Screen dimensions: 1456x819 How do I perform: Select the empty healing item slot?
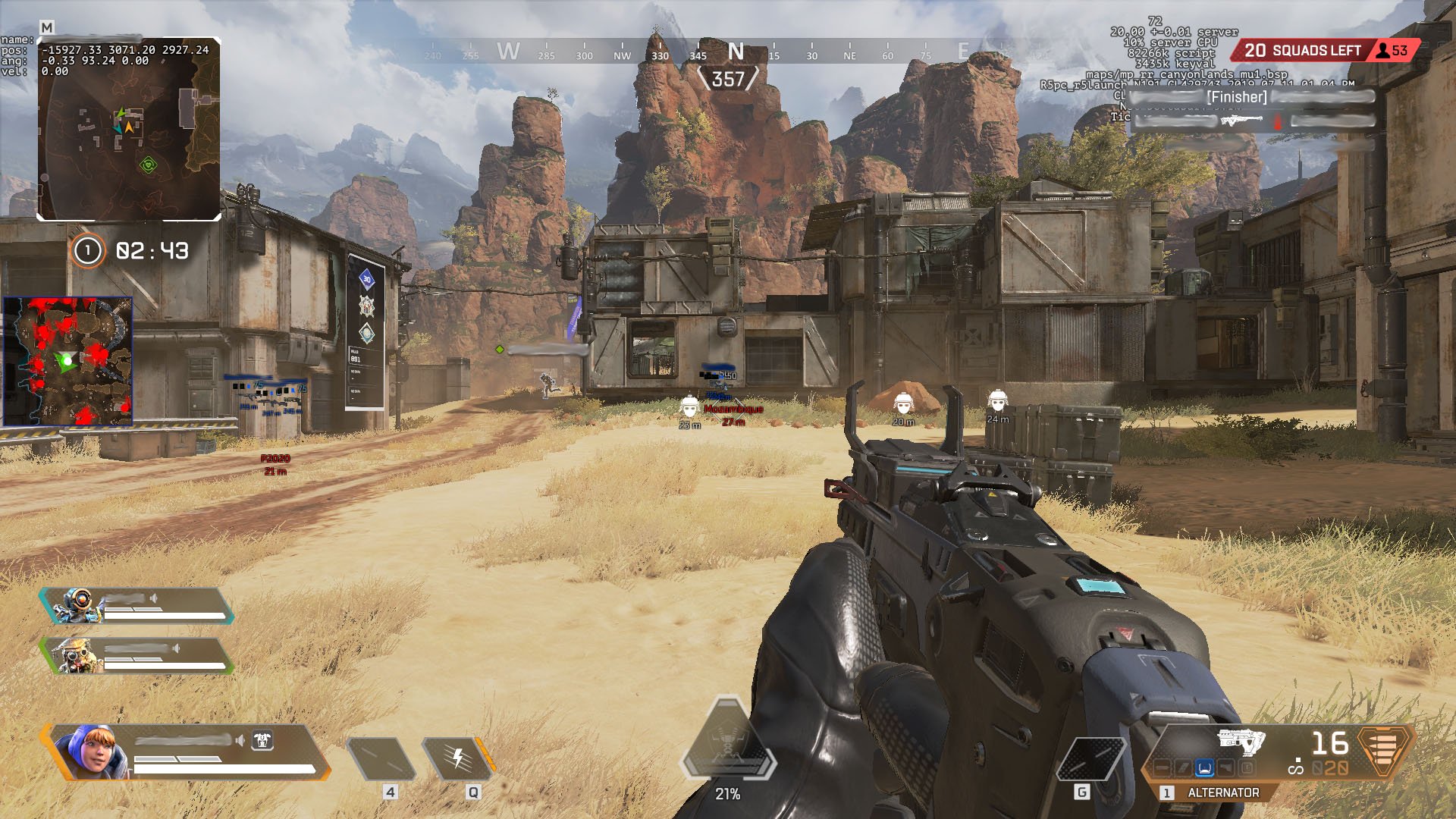click(381, 759)
